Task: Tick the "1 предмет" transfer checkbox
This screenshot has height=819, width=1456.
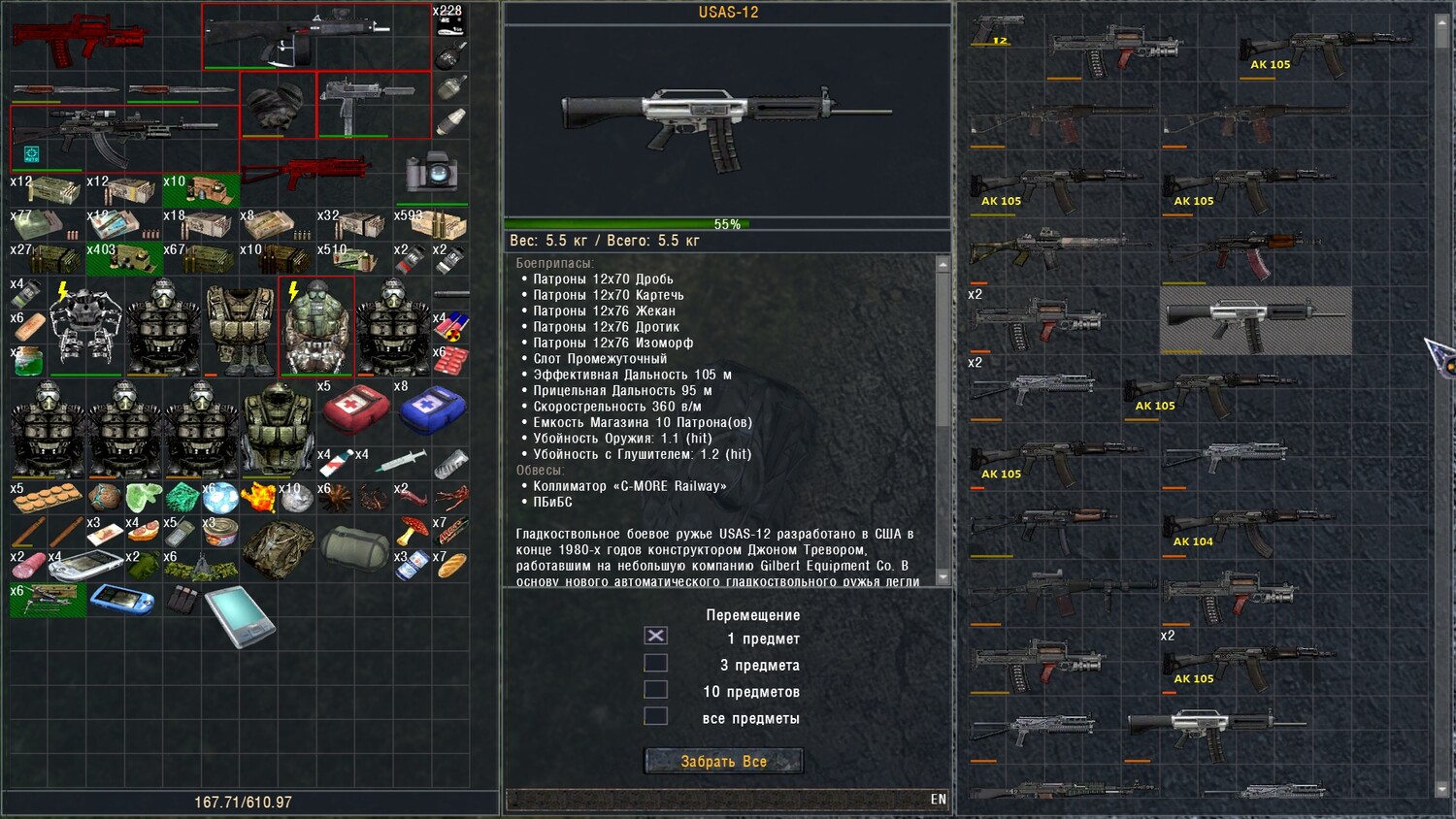Action: pos(656,636)
